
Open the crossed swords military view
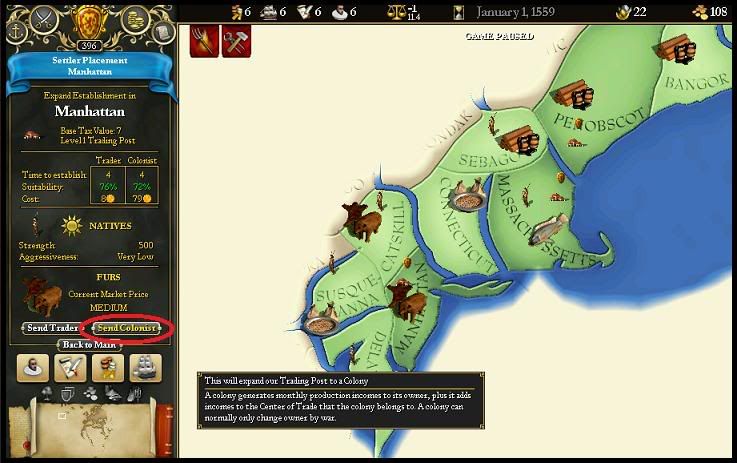tap(46, 19)
